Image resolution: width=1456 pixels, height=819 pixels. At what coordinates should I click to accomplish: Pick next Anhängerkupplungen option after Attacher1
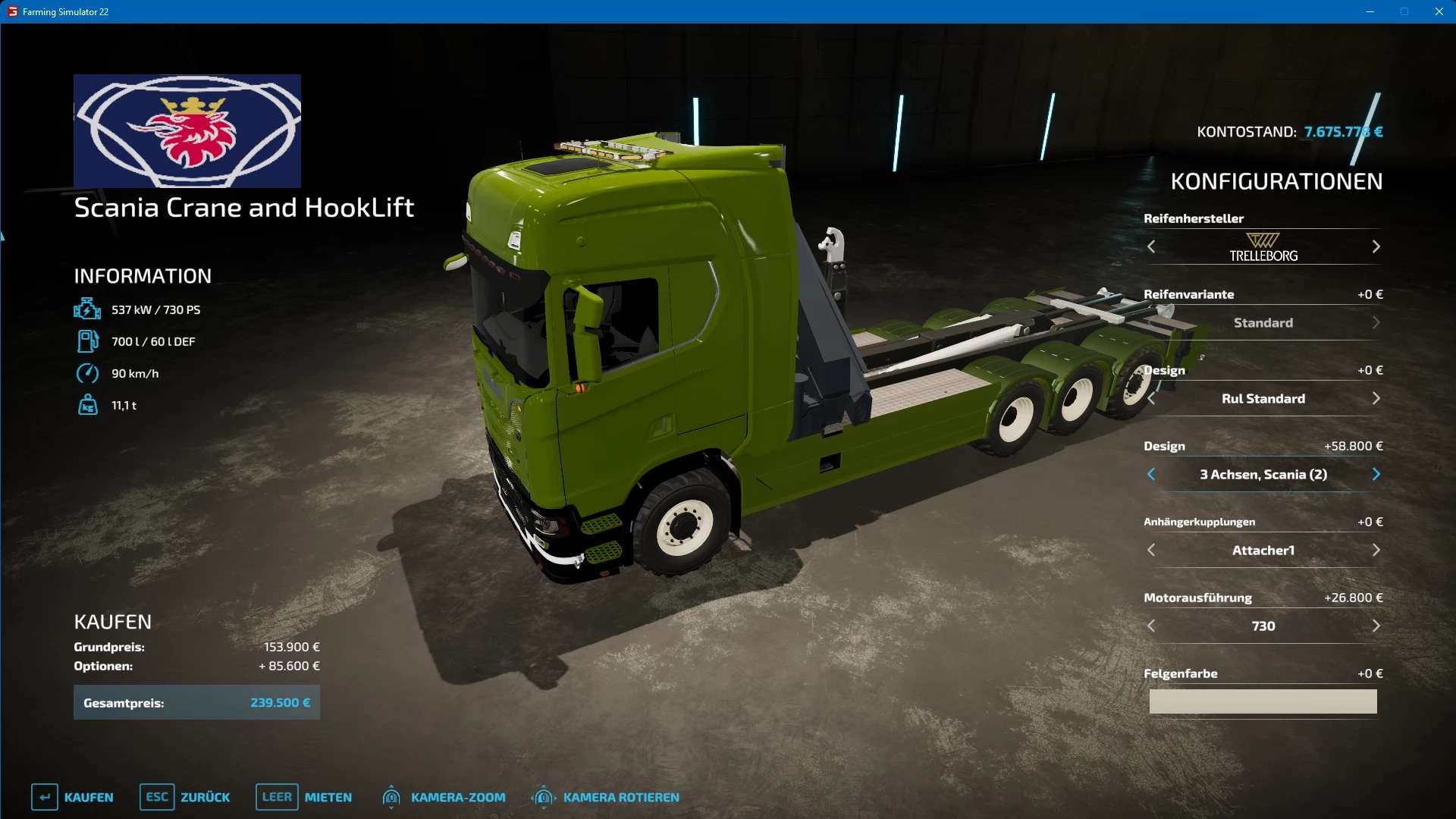tap(1376, 551)
